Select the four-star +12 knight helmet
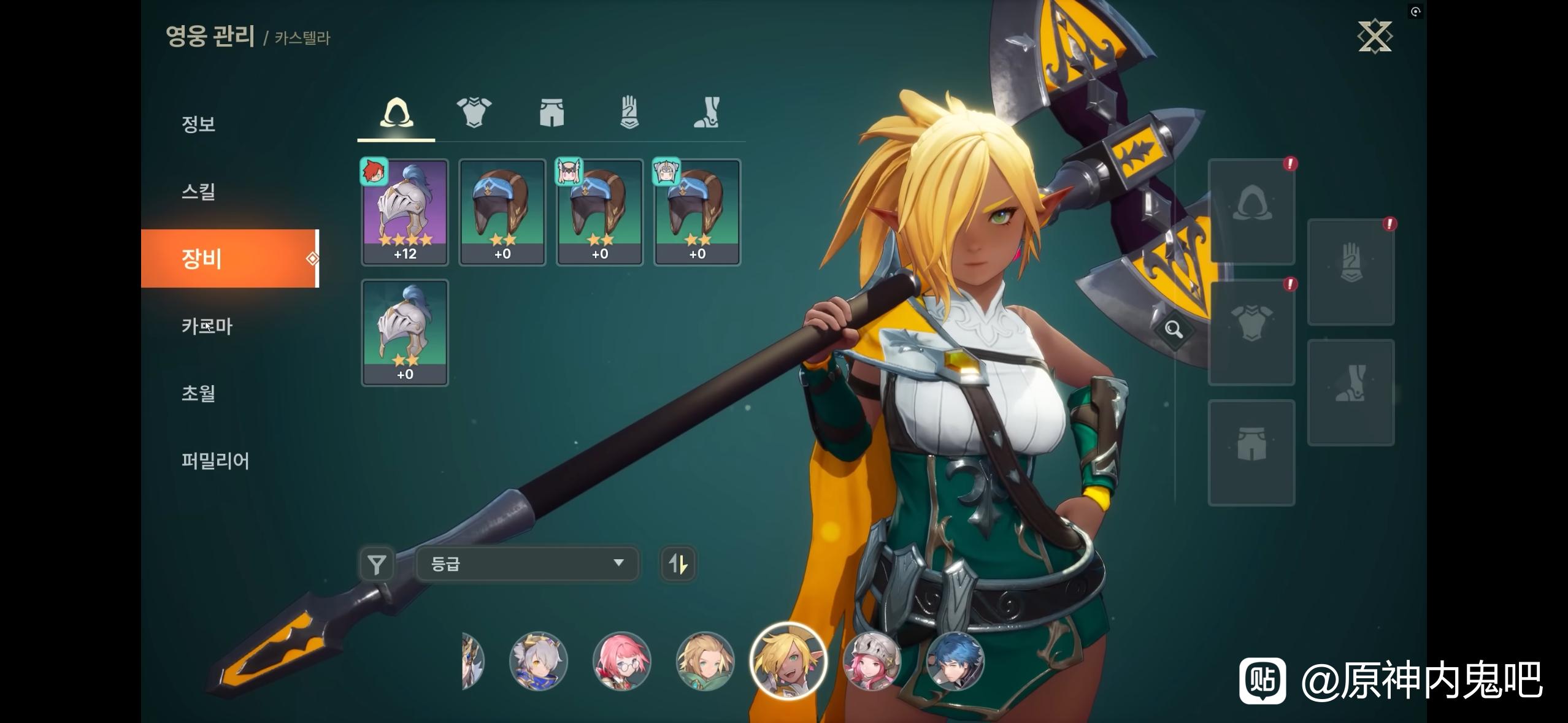 click(x=405, y=212)
